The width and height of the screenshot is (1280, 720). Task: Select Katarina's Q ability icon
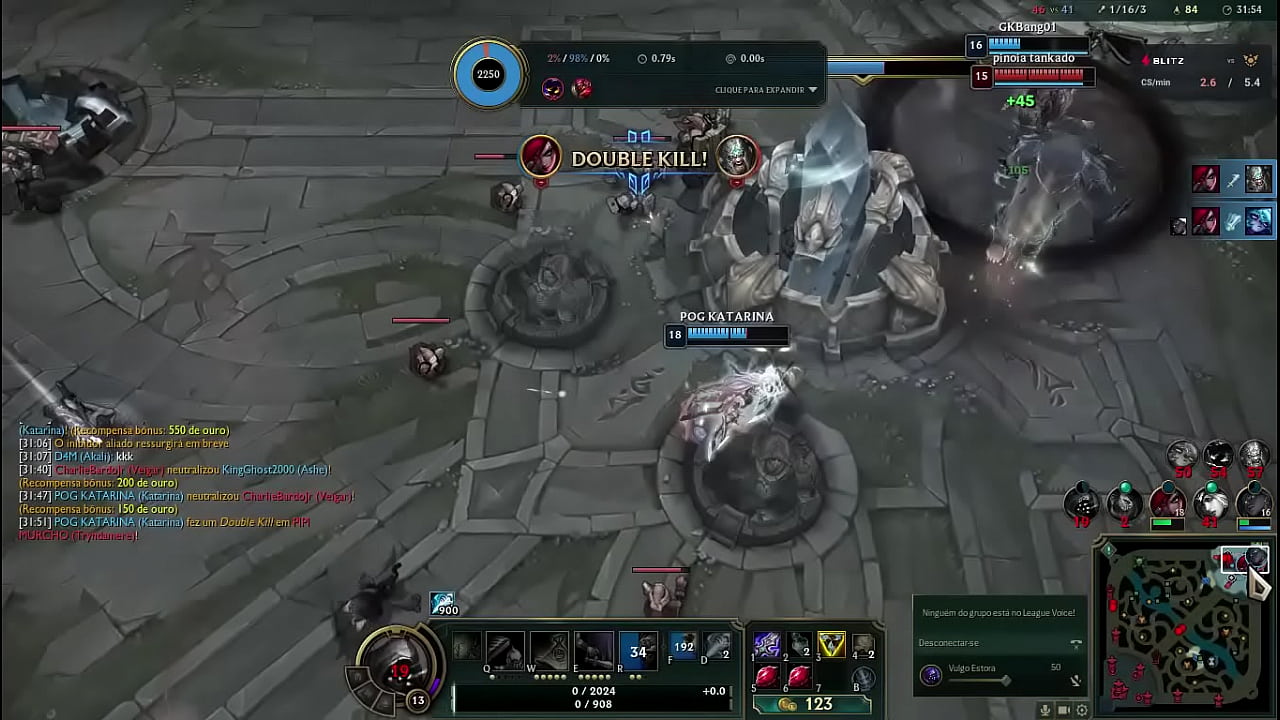504,651
